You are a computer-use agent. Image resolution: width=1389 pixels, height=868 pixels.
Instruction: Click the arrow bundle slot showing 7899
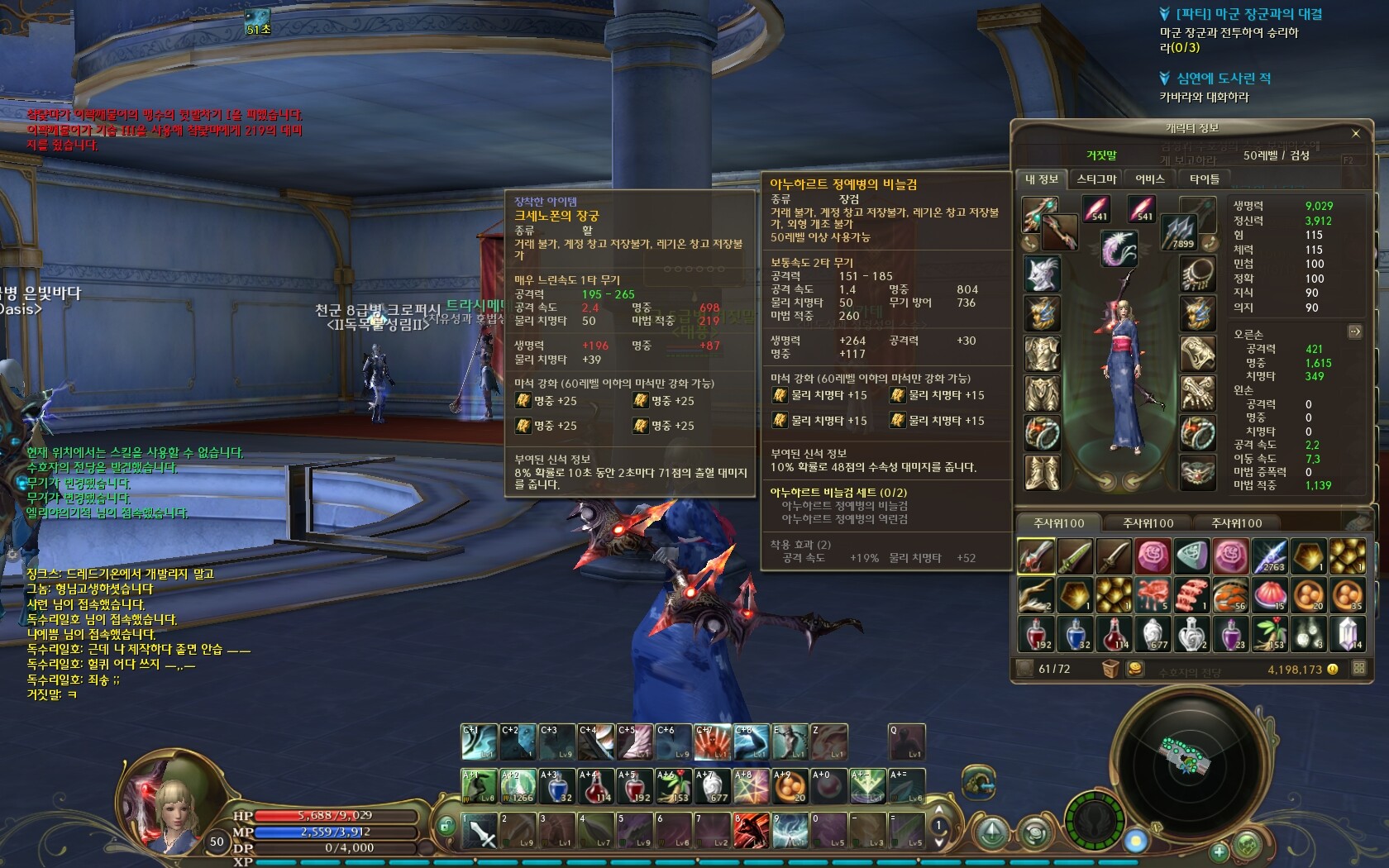point(1181,231)
